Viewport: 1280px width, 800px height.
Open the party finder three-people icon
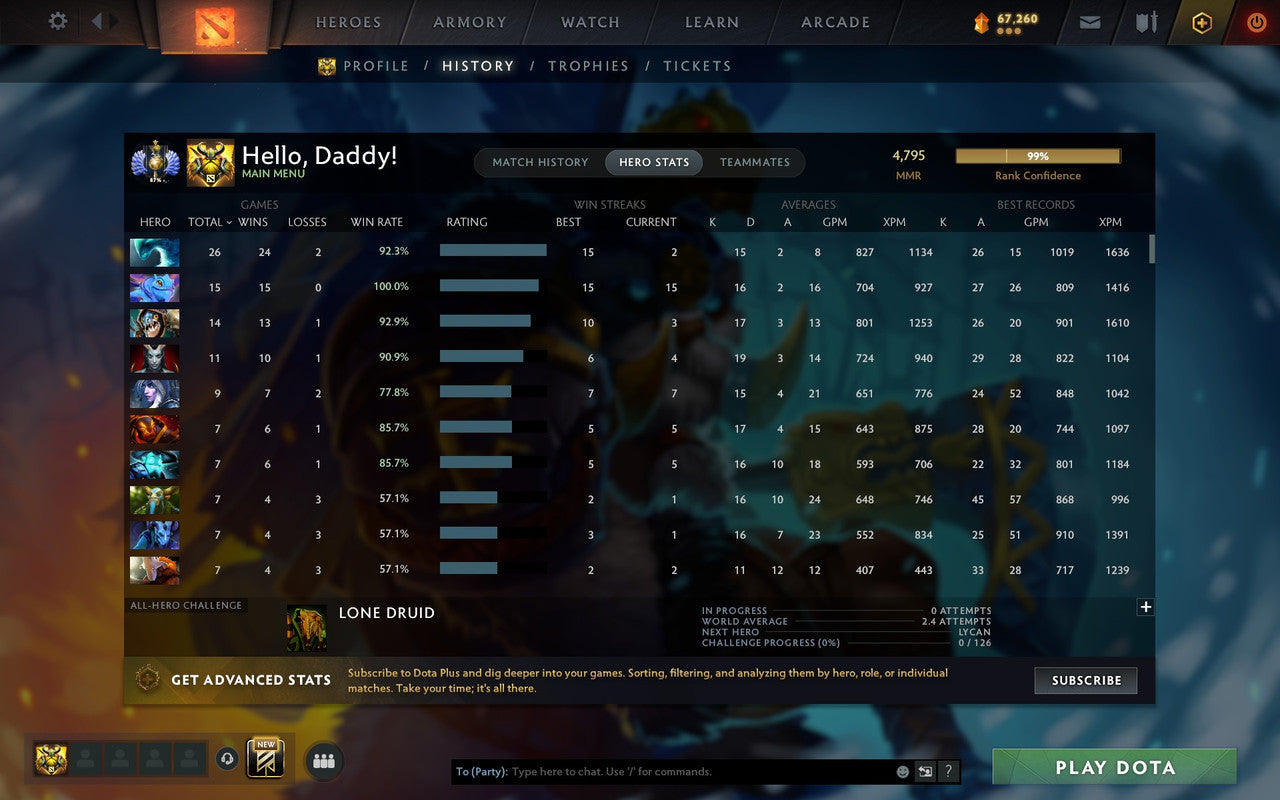click(x=323, y=760)
